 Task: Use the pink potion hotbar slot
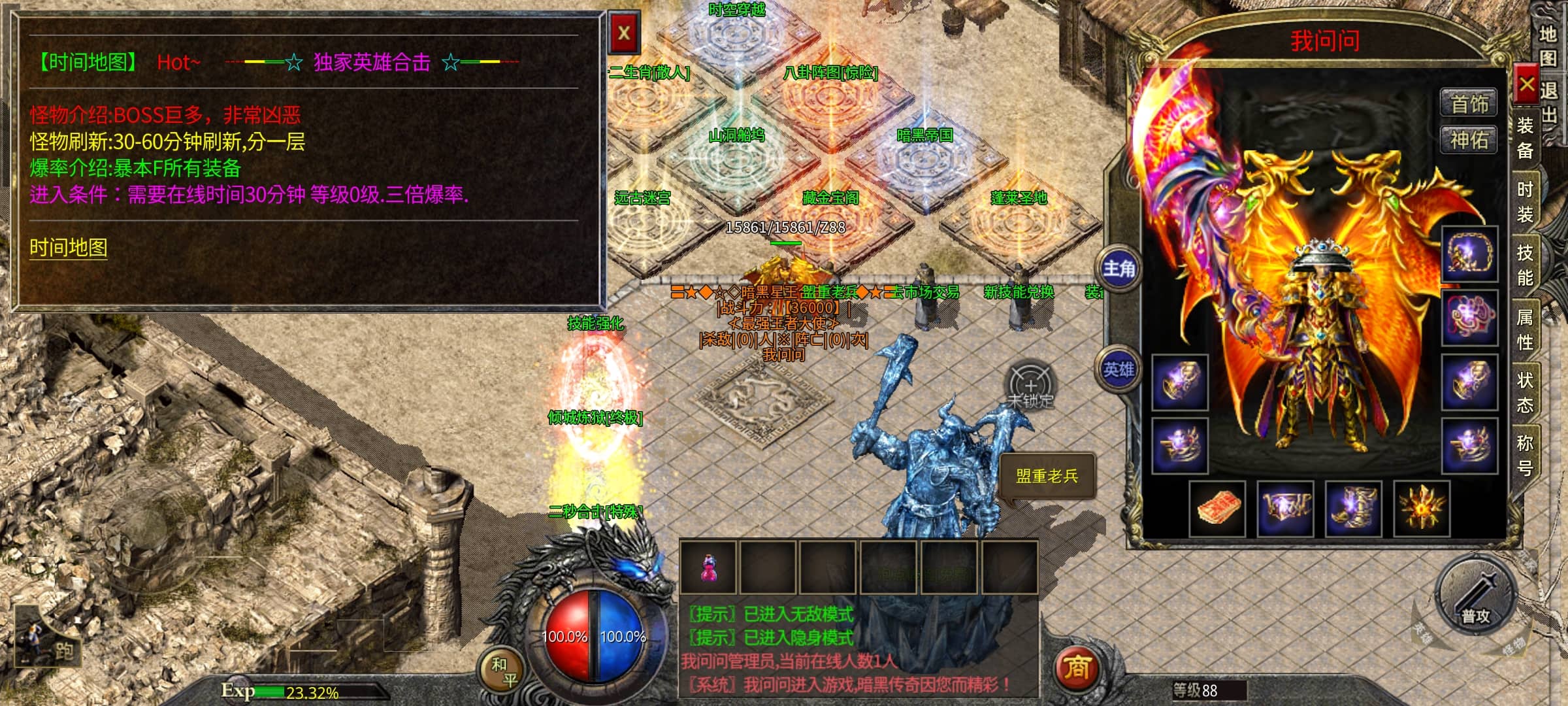click(708, 567)
